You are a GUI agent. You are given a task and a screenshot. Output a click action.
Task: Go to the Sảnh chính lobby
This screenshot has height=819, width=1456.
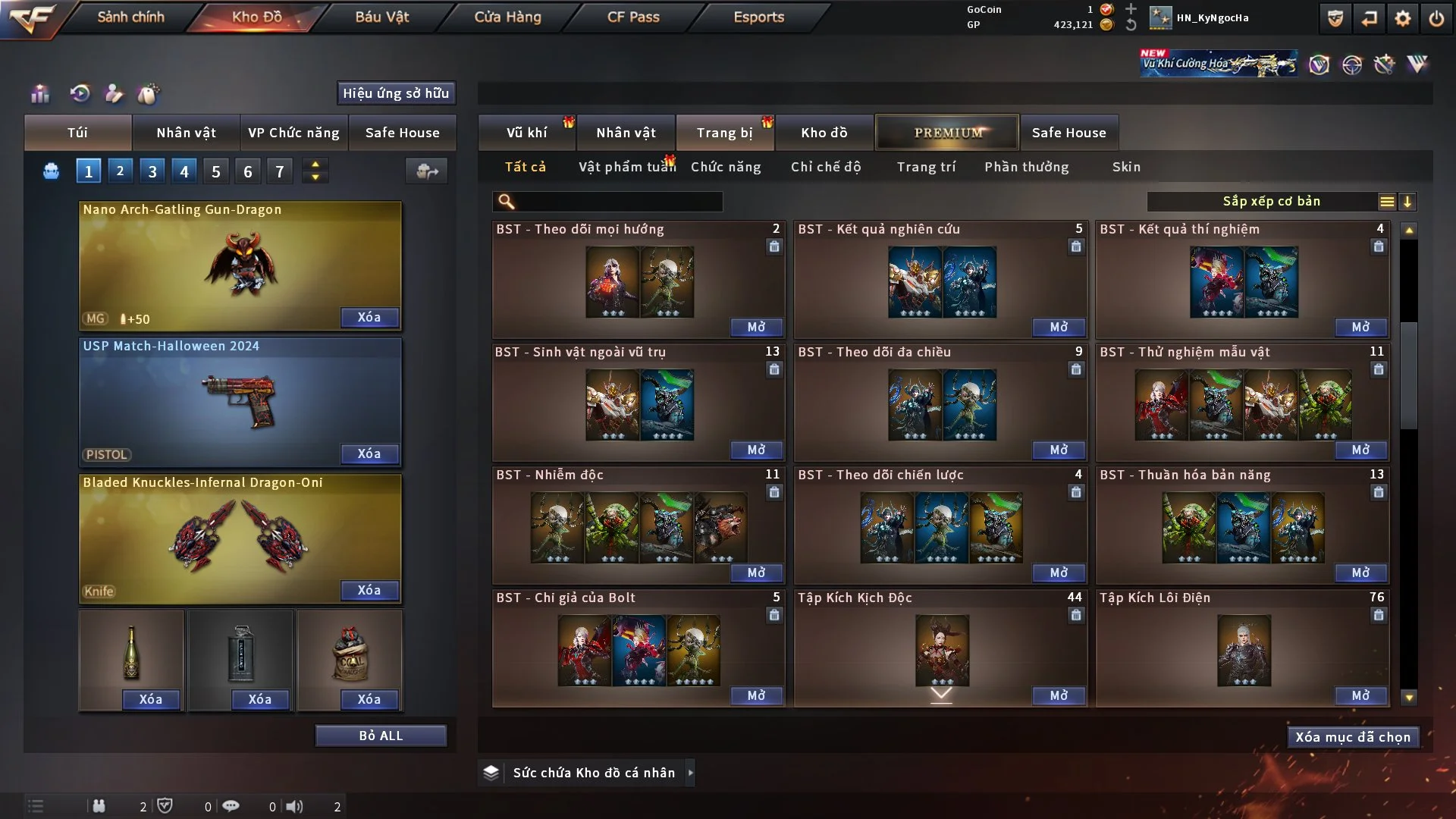pos(130,17)
